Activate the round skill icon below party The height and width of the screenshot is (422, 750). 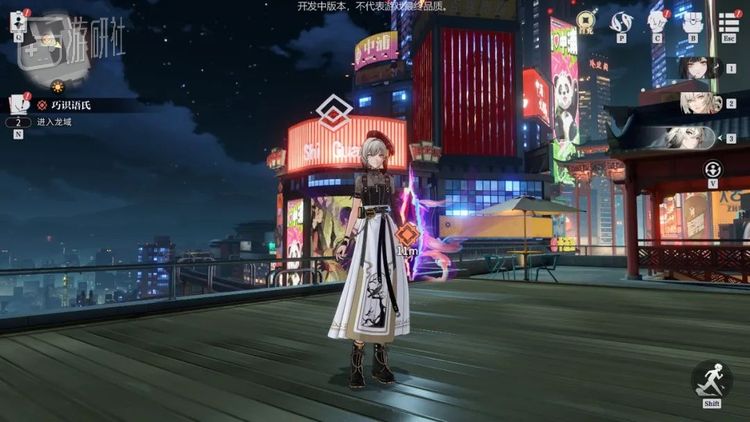pyautogui.click(x=713, y=170)
